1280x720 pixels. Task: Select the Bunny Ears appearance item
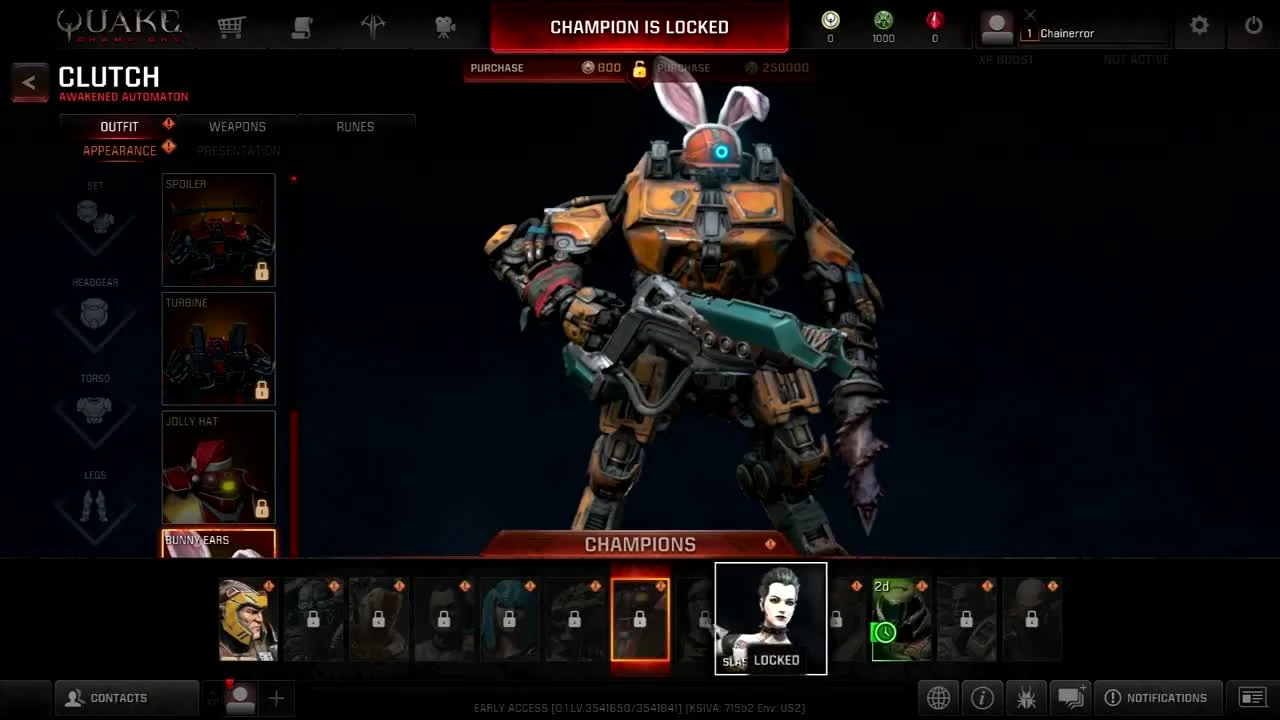[218, 545]
